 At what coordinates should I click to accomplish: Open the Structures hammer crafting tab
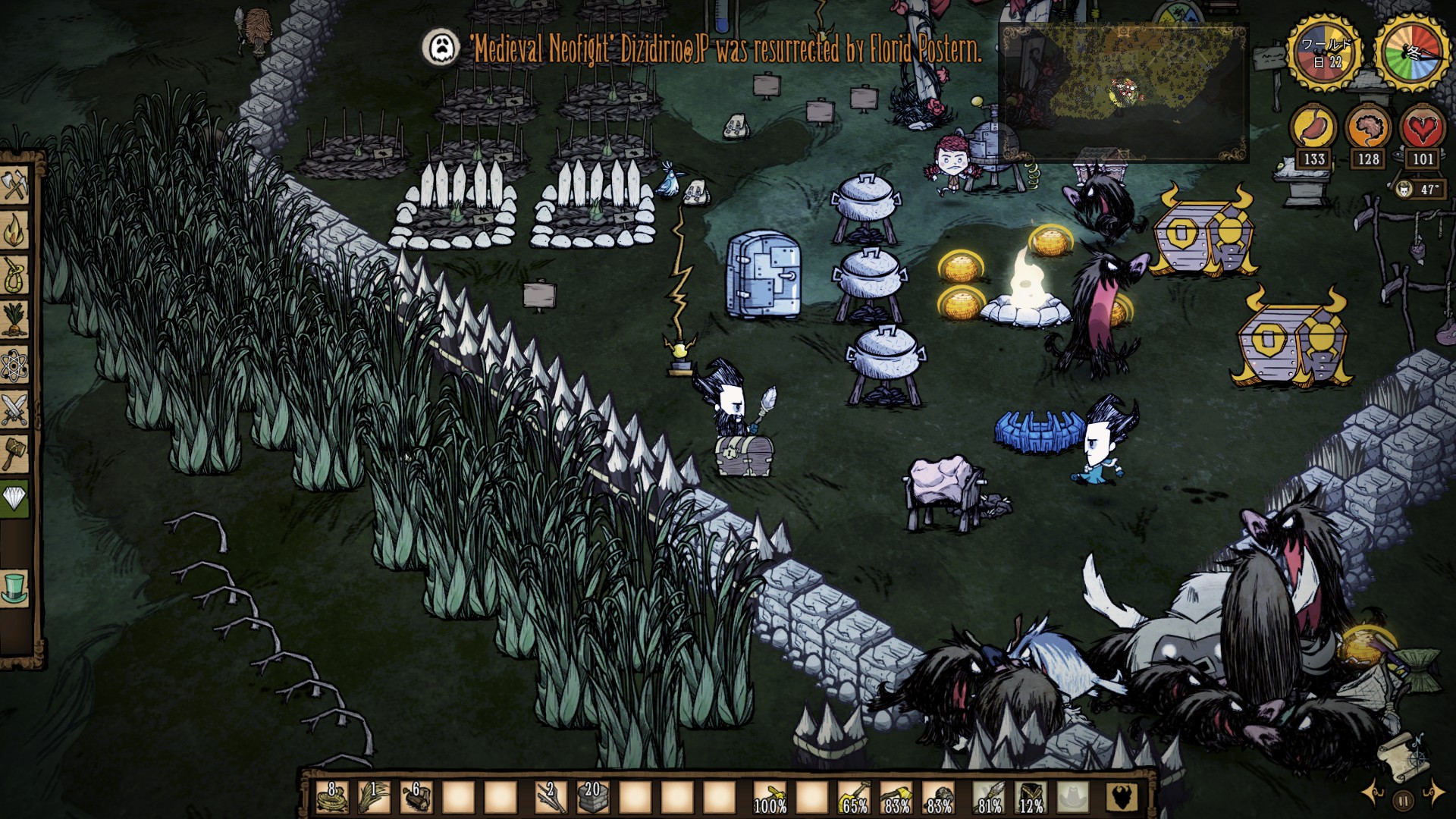(15, 453)
